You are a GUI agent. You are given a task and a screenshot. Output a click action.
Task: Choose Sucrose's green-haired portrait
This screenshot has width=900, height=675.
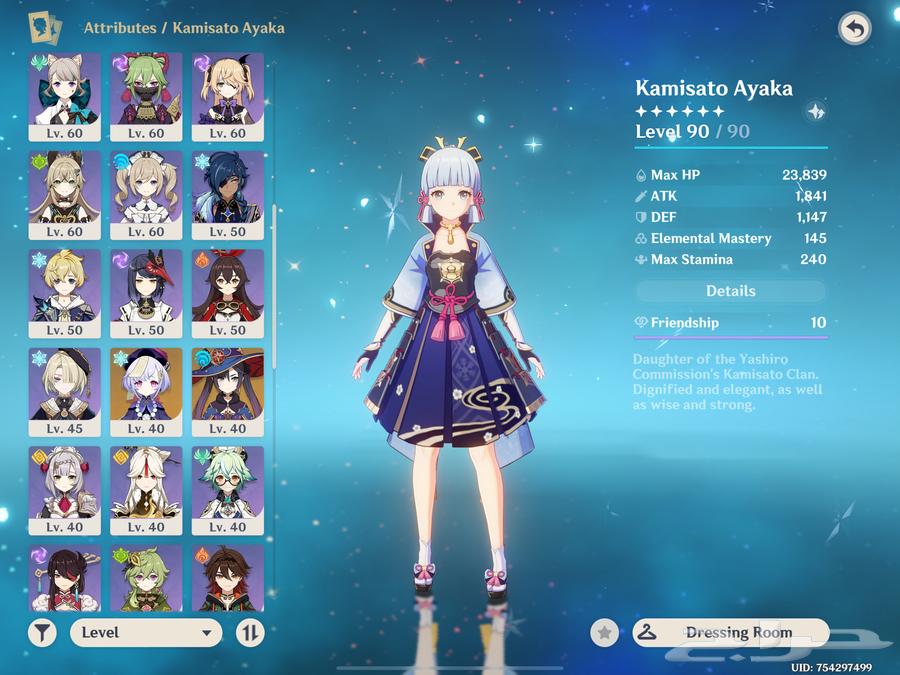coord(228,489)
